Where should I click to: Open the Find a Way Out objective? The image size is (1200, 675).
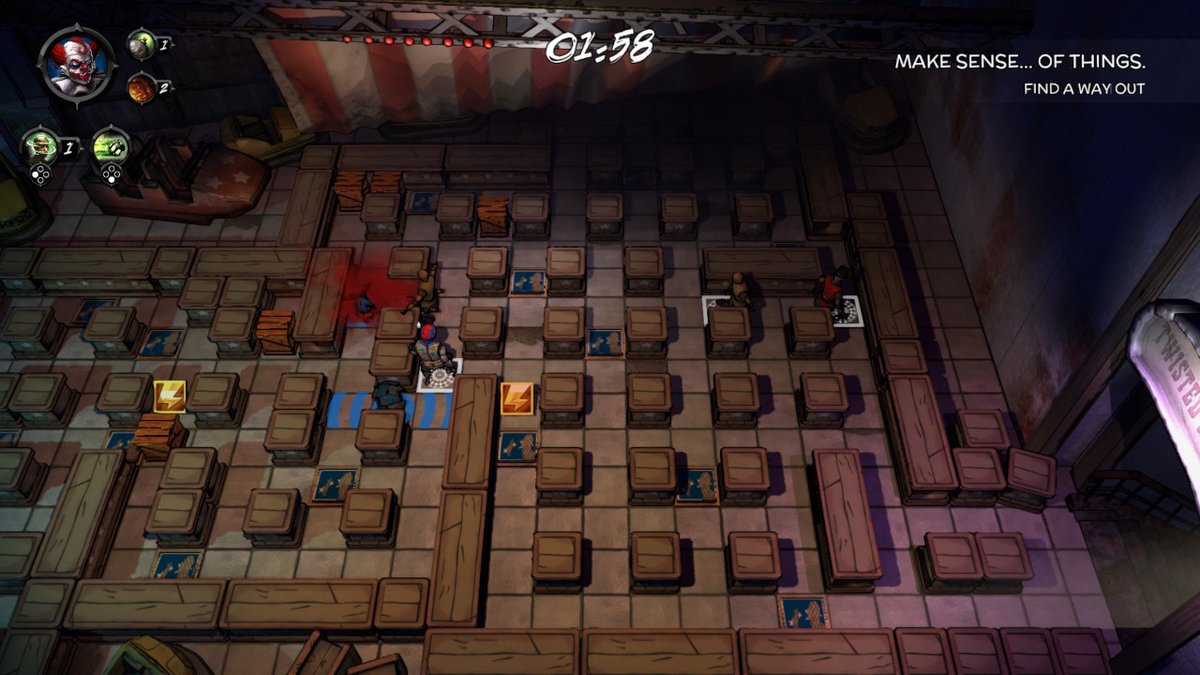tap(1084, 89)
